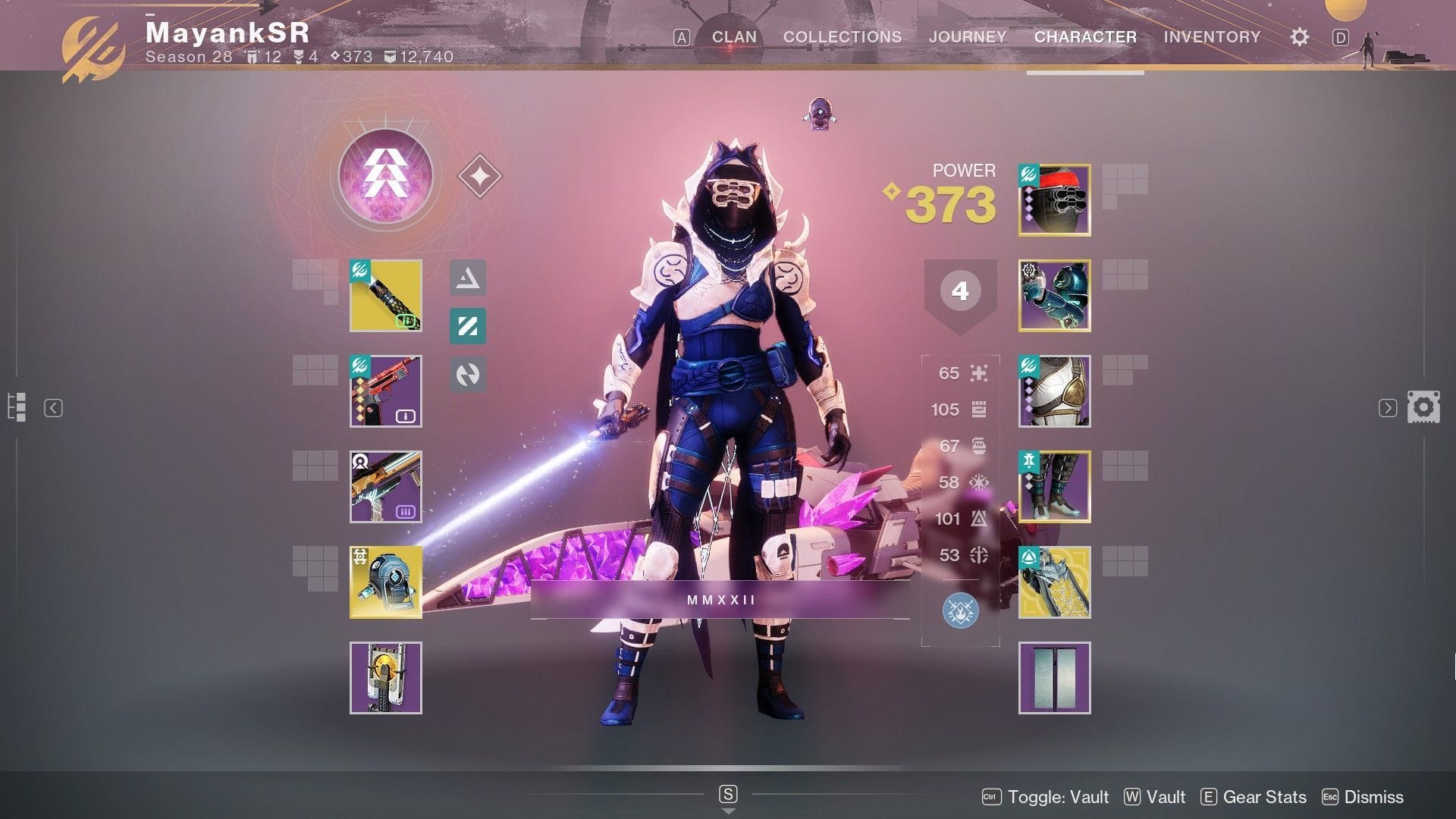
Task: Inspect the Chest armor piece
Action: (x=1055, y=391)
